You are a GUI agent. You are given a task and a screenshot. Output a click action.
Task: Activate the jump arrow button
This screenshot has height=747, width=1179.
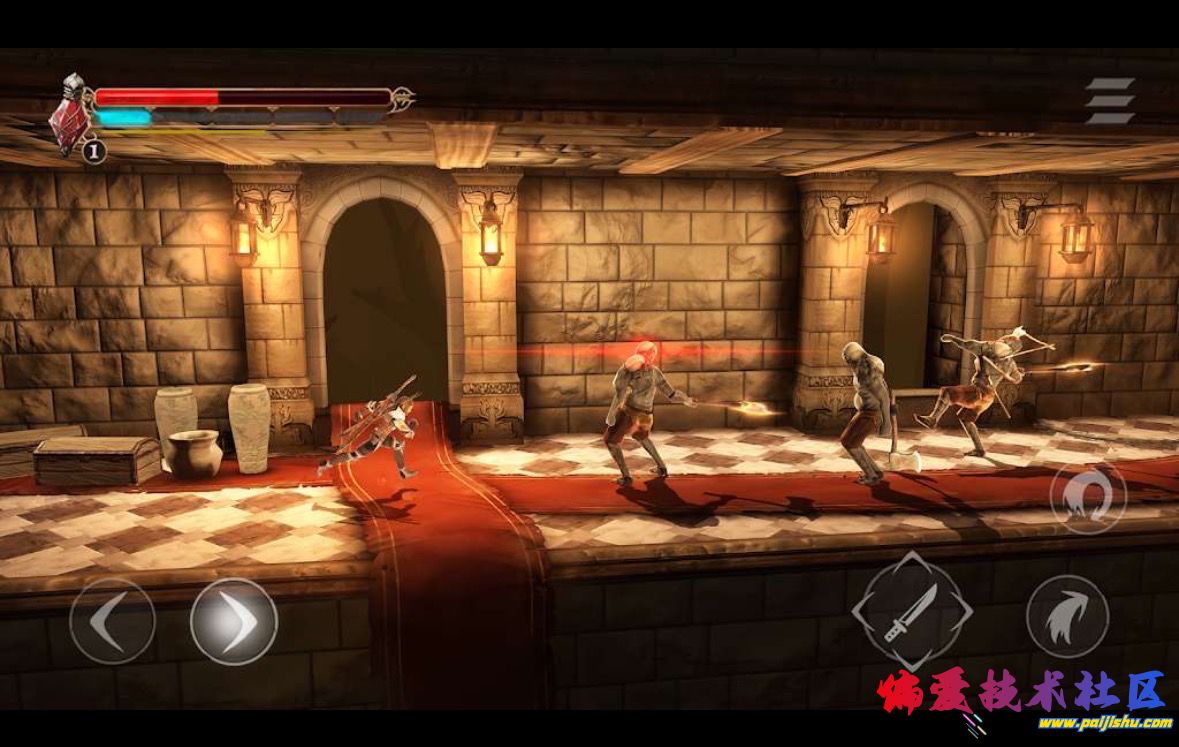pyautogui.click(x=1067, y=616)
